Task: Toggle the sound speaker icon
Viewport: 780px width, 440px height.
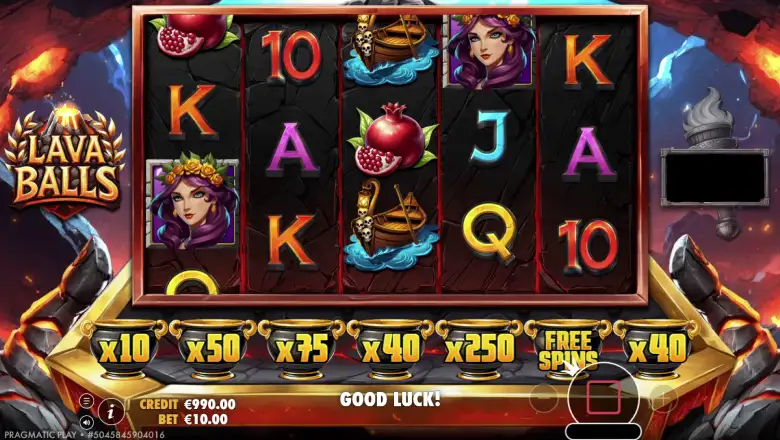Action: point(86,421)
